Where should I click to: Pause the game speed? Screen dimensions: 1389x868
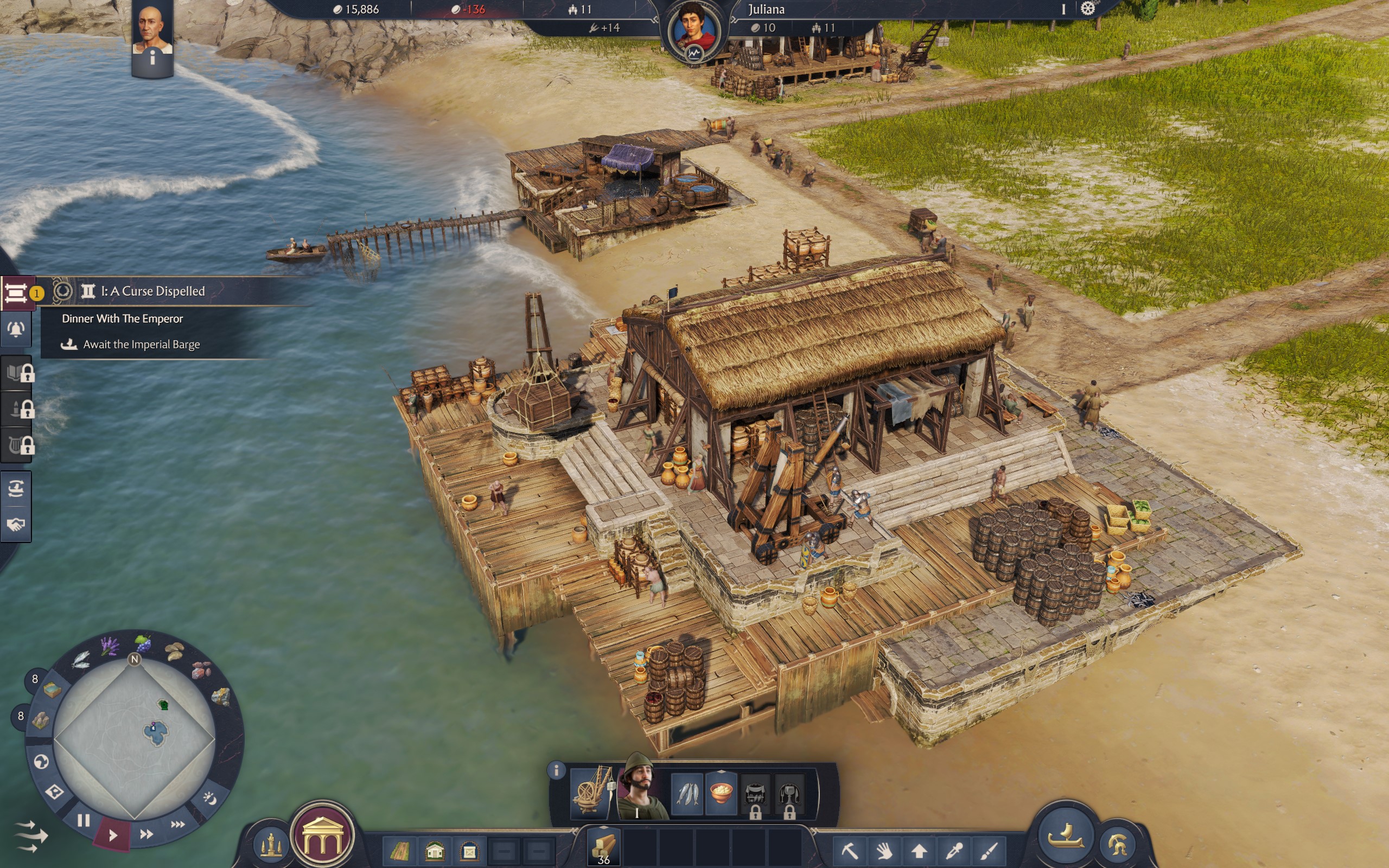pos(84,820)
